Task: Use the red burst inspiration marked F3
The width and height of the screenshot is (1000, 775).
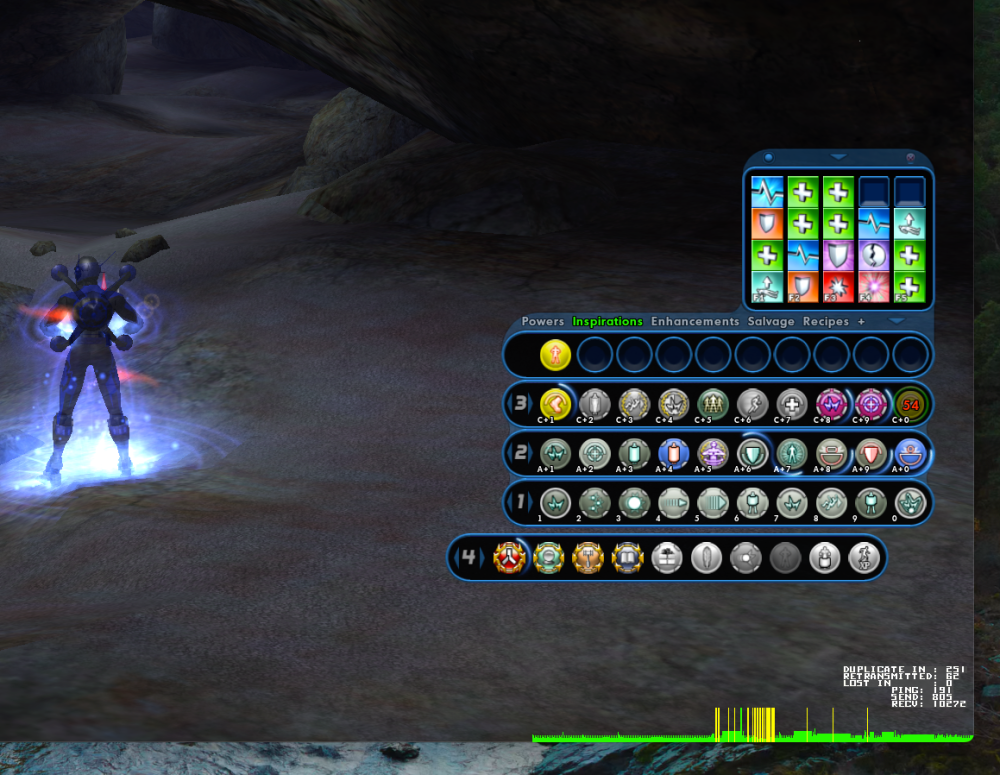Action: coord(838,288)
